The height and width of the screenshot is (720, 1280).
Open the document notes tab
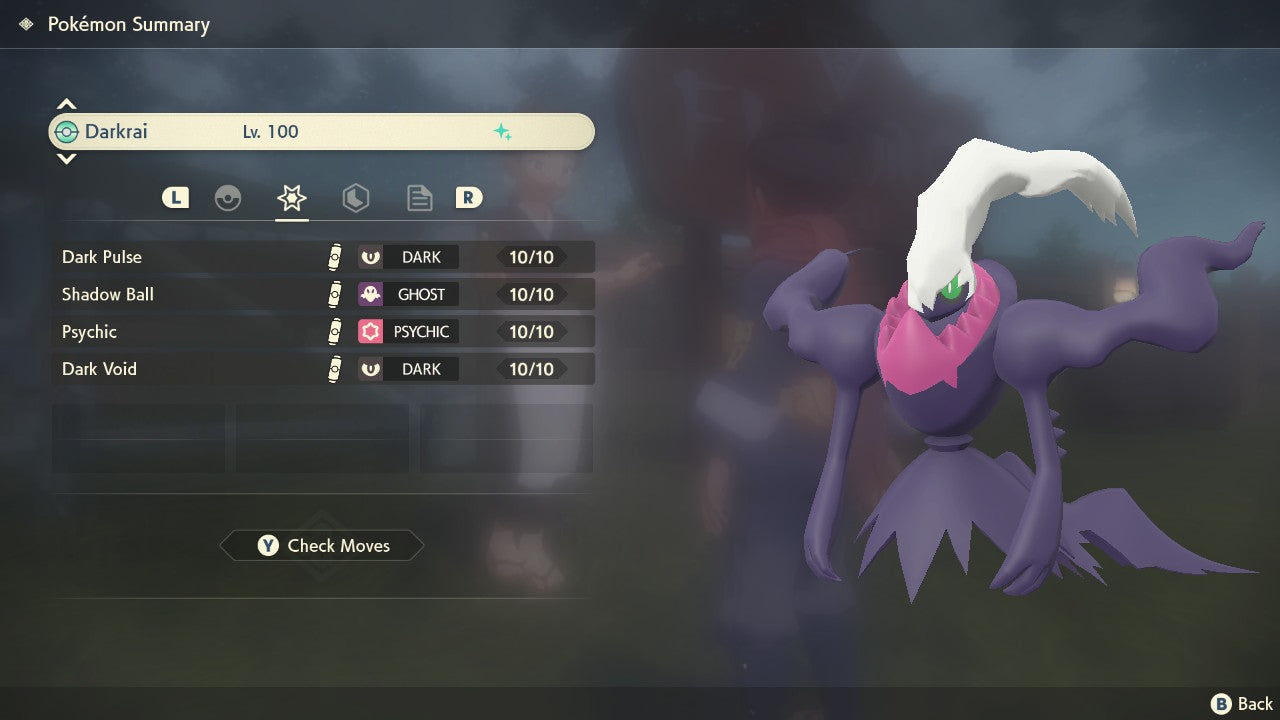[x=420, y=198]
